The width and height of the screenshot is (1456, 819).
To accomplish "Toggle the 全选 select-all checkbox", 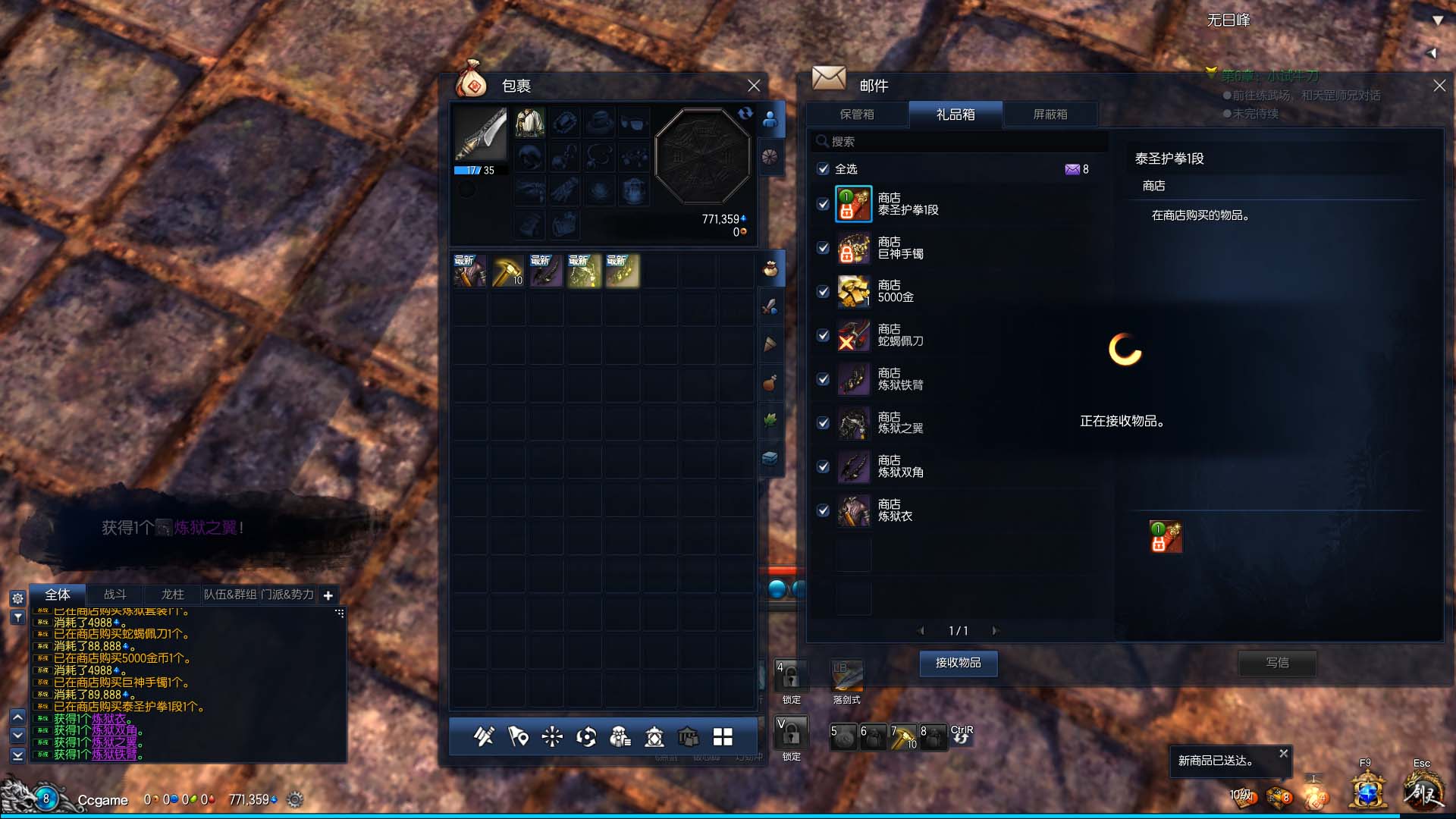I will point(823,169).
